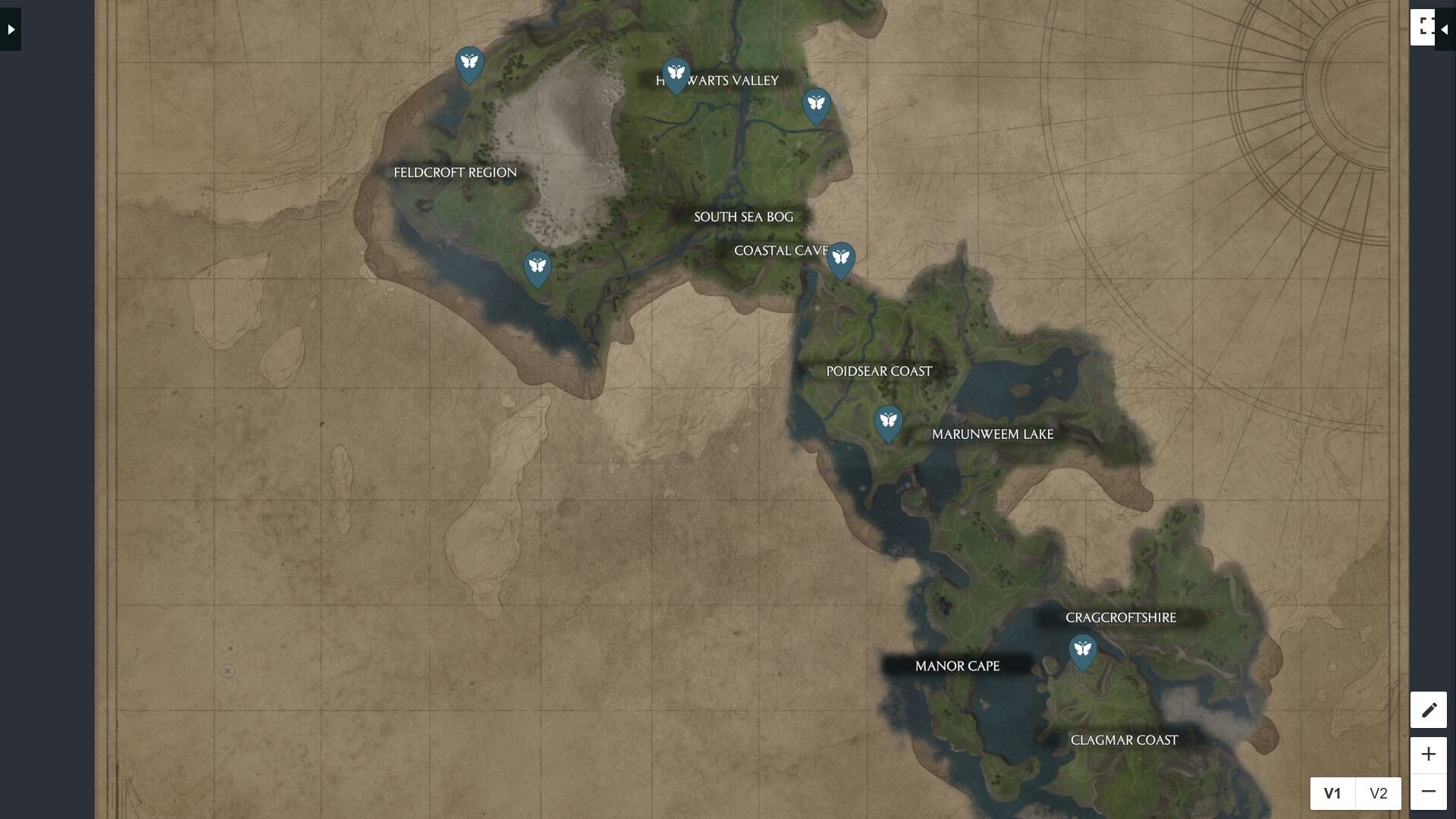Viewport: 1456px width, 819px height.
Task: Zoom in with the plus button
Action: tap(1429, 754)
